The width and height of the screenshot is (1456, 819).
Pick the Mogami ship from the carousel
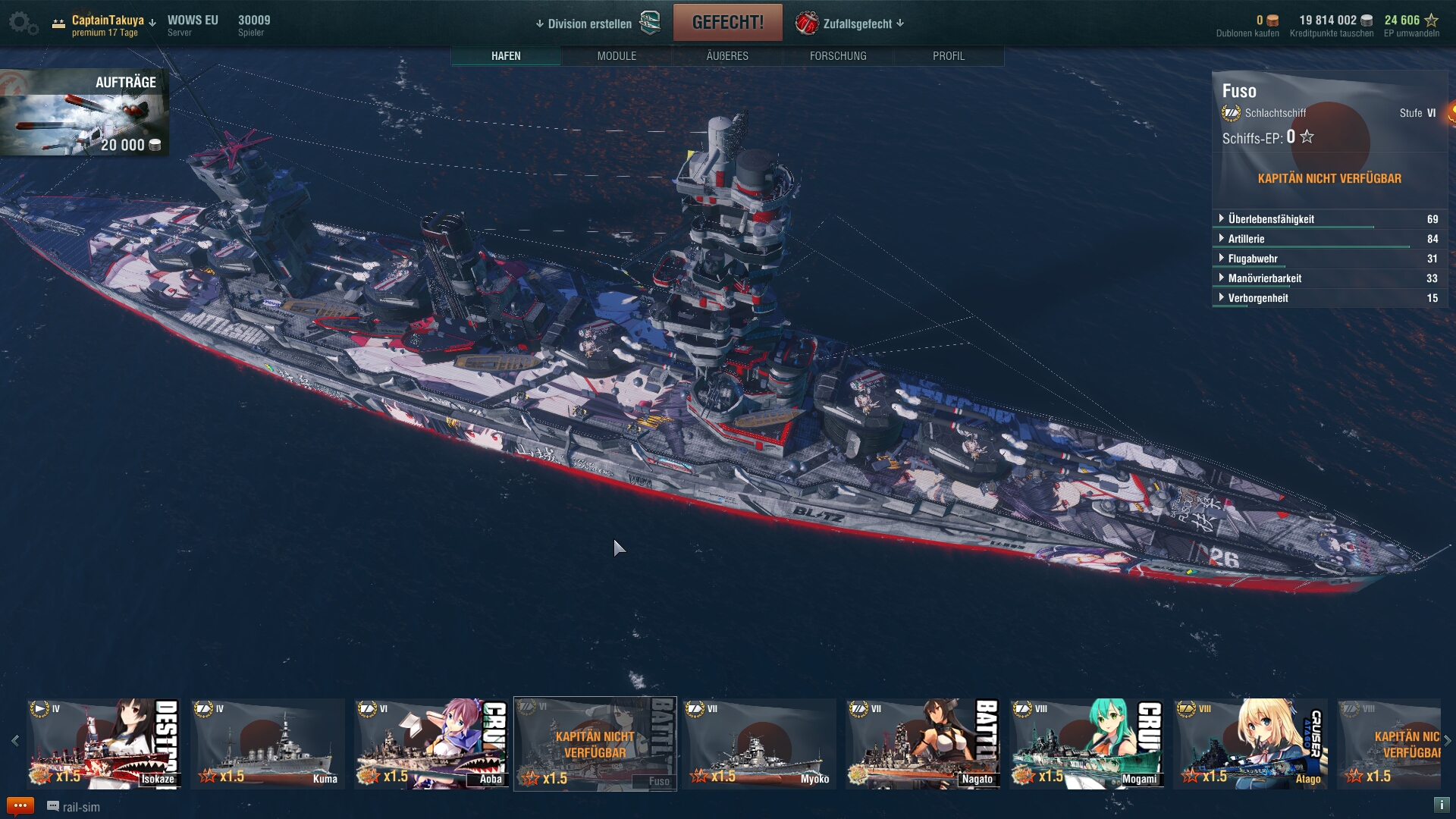[1086, 744]
